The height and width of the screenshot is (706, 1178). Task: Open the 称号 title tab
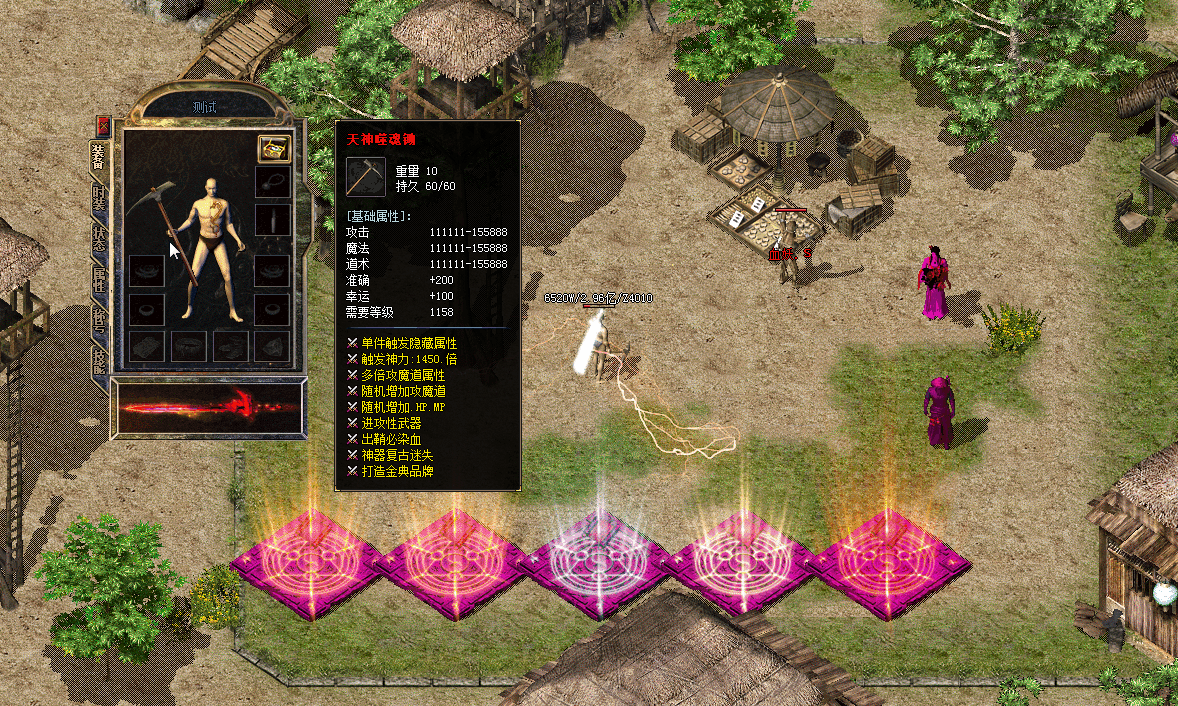click(x=99, y=320)
